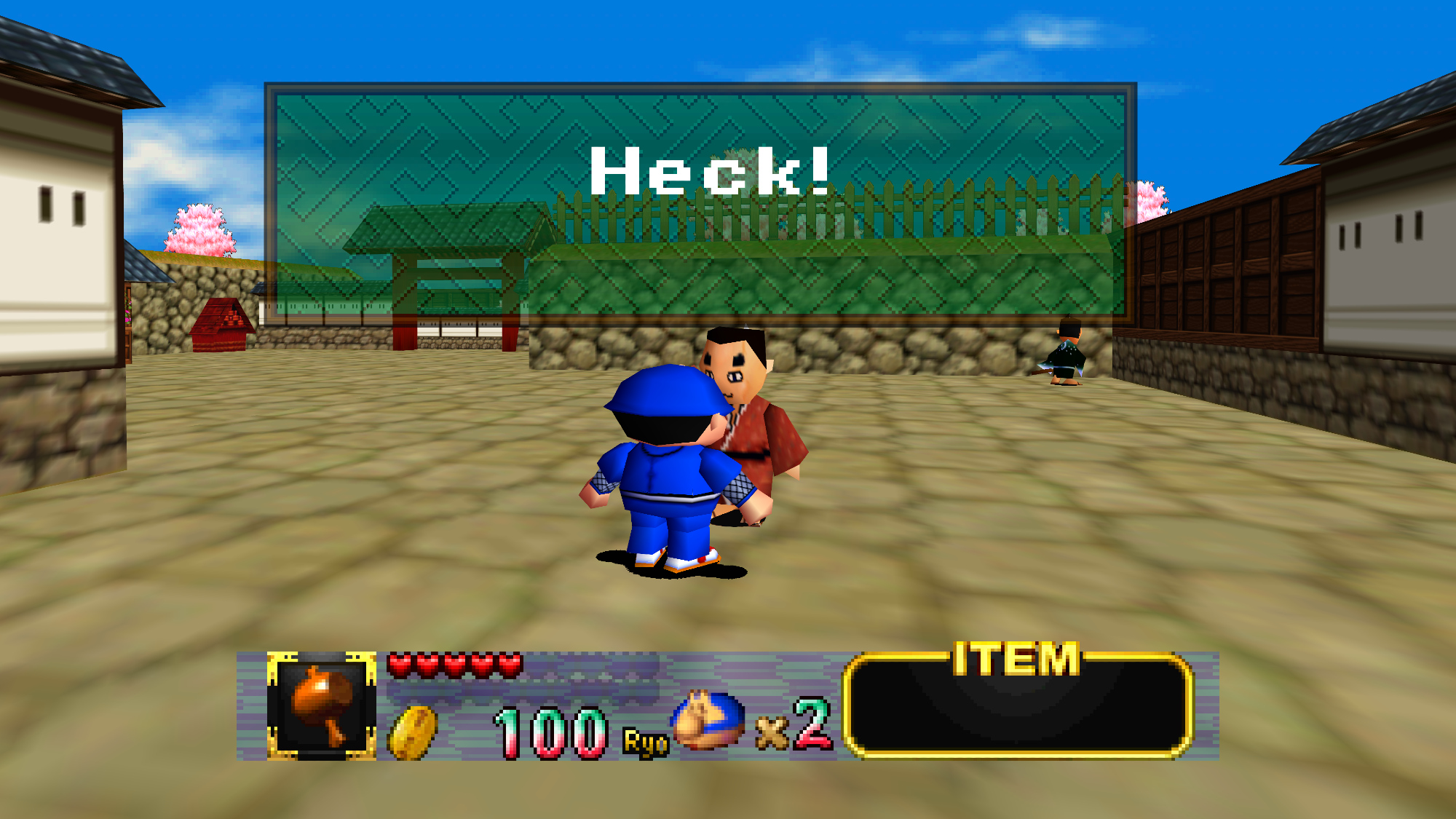This screenshot has width=1456, height=819.
Task: Select the equipped weapon icon slot
Action: [x=321, y=705]
